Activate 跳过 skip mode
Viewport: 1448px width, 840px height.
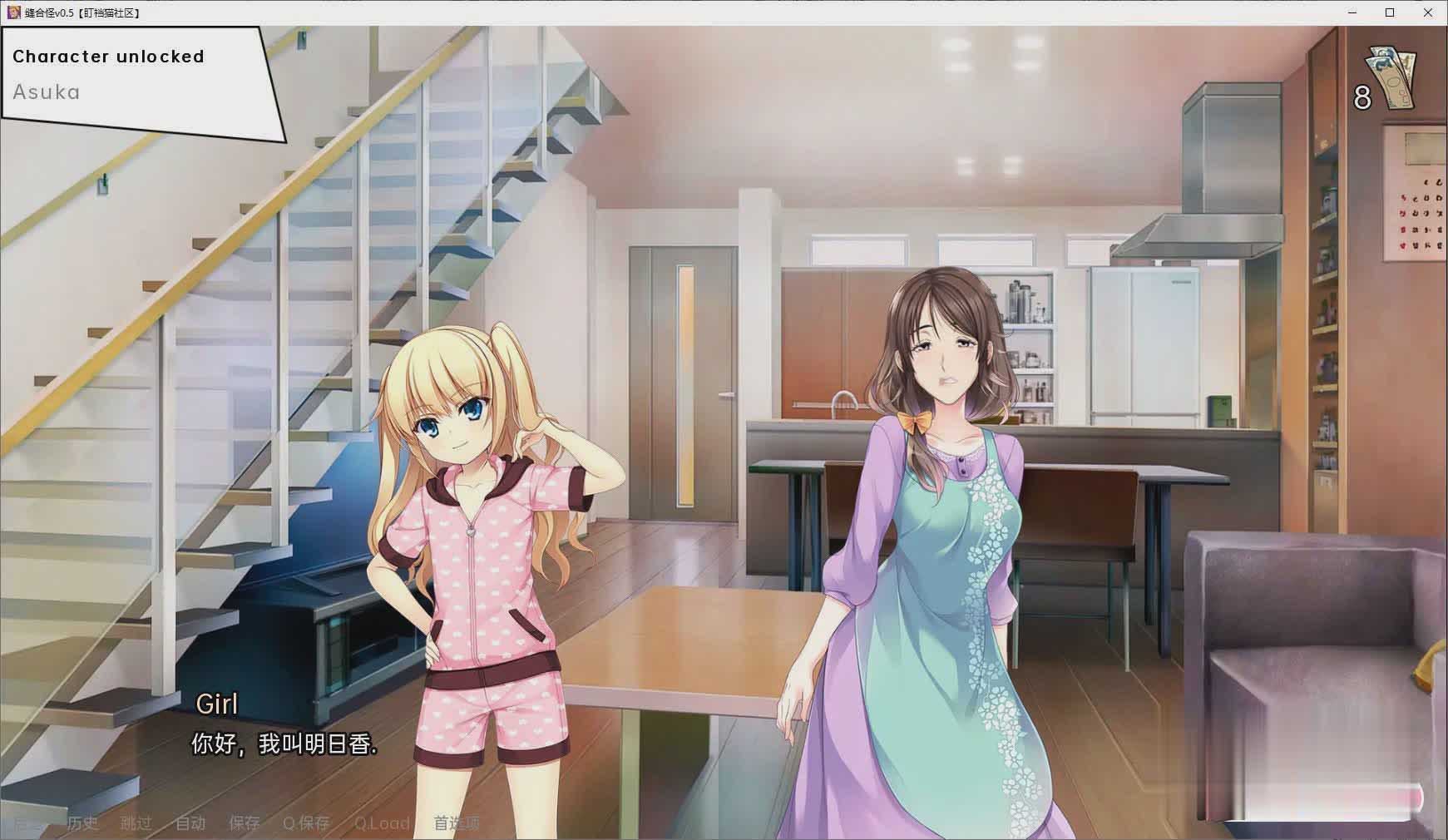coord(136,823)
